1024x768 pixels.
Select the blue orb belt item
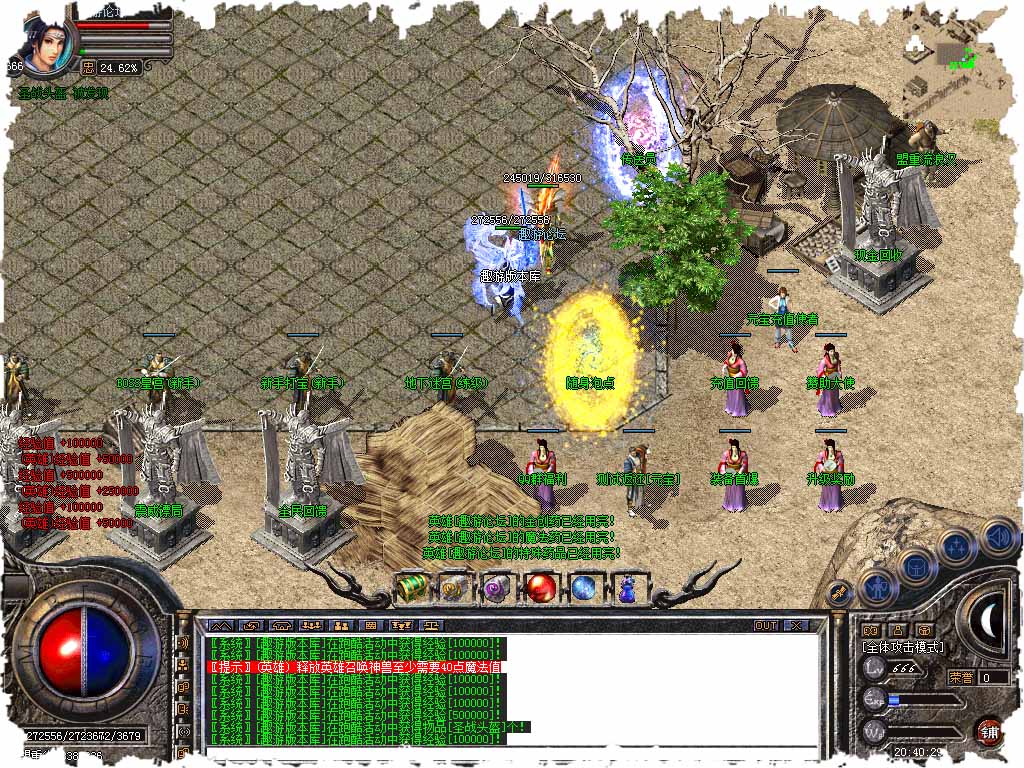pos(585,588)
